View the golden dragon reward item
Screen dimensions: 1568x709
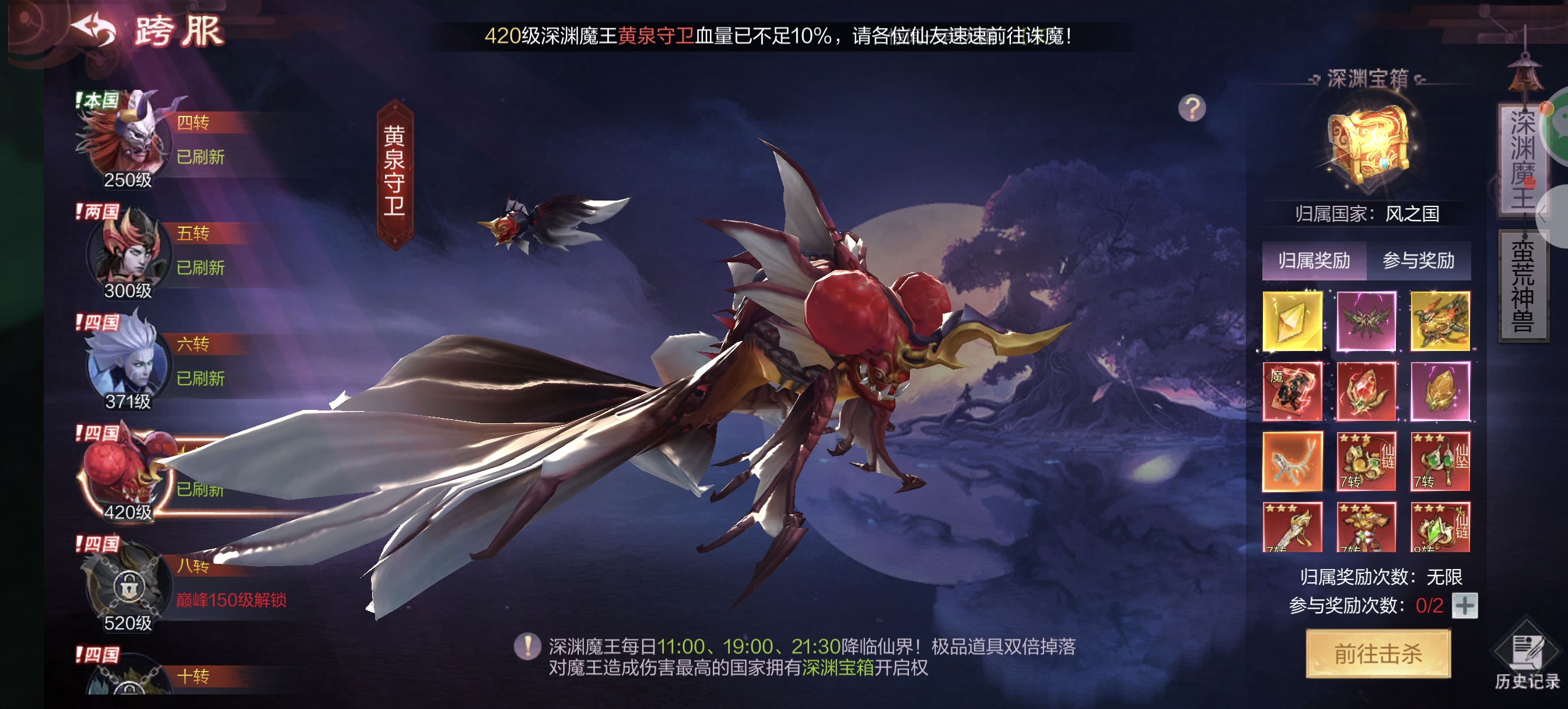click(1440, 321)
